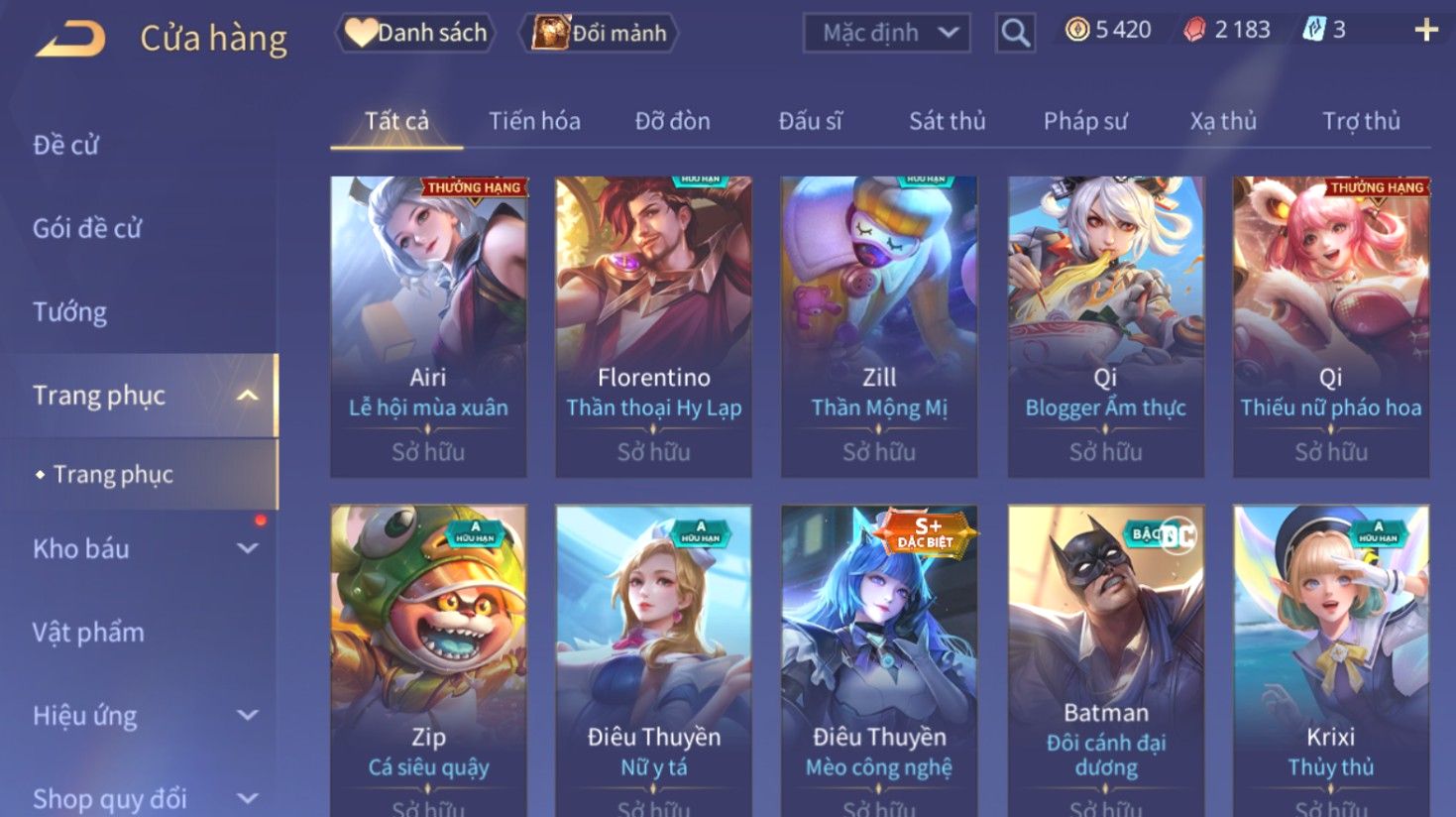Select the Đỡ đòn tab
This screenshot has height=817, width=1456.
(x=672, y=121)
